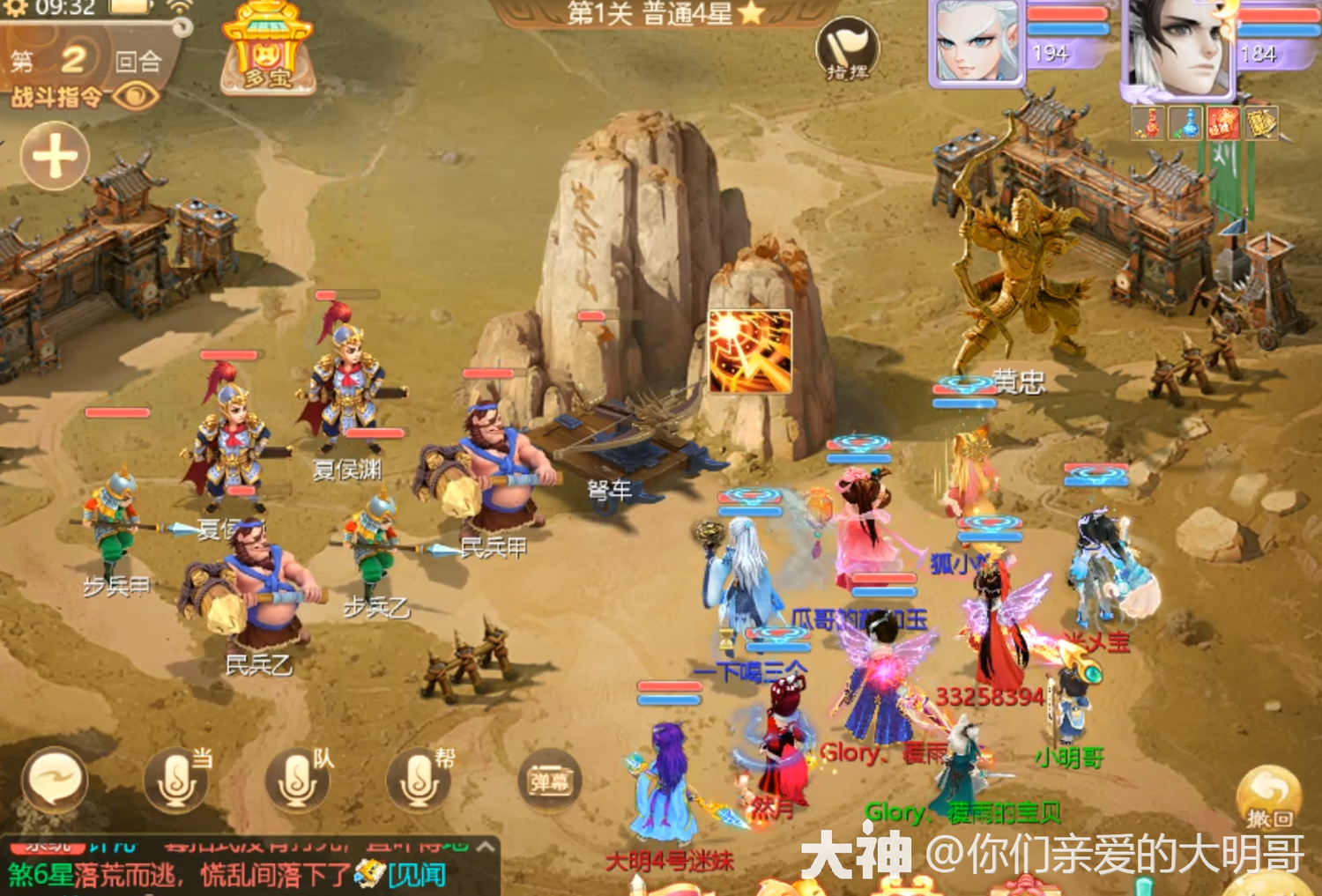Select the red firecracker item icon

coord(1223,123)
